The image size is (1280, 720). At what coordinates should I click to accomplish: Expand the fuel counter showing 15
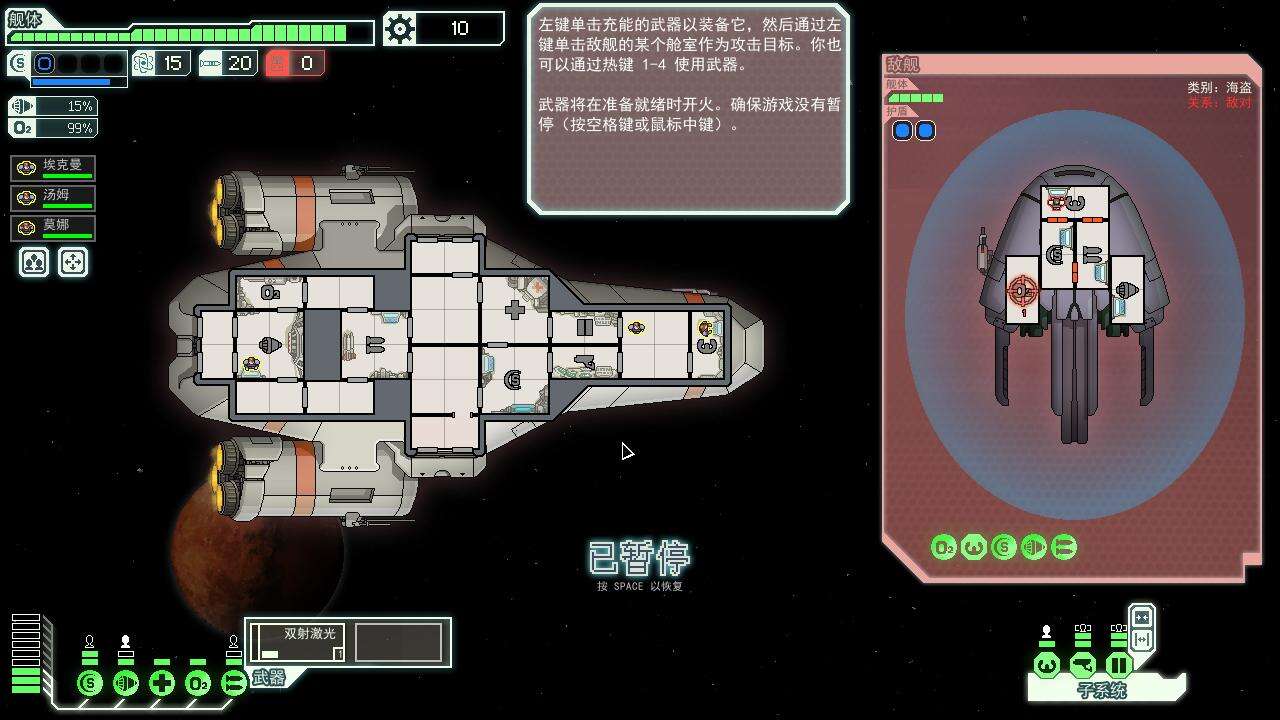[x=160, y=63]
